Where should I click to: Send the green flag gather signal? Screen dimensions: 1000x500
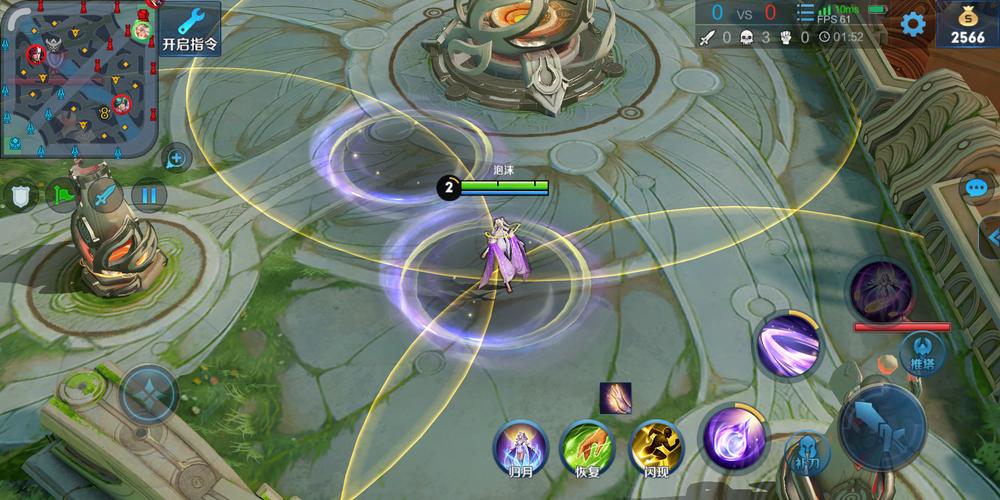(x=62, y=194)
